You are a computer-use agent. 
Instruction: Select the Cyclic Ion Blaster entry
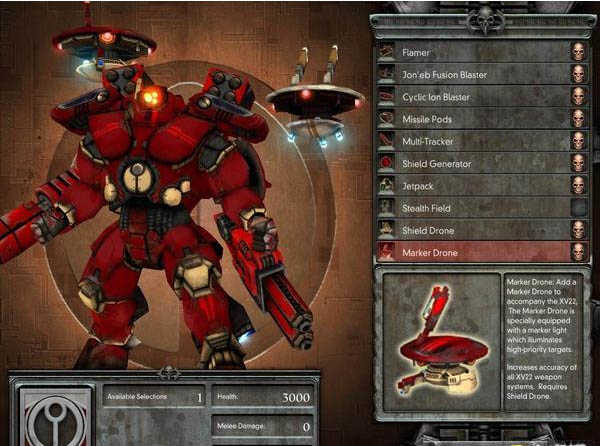(470, 97)
